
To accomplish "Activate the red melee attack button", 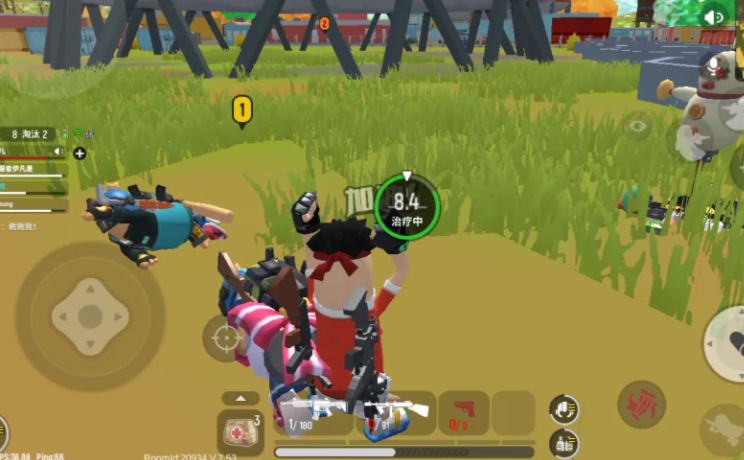I will pos(641,404).
